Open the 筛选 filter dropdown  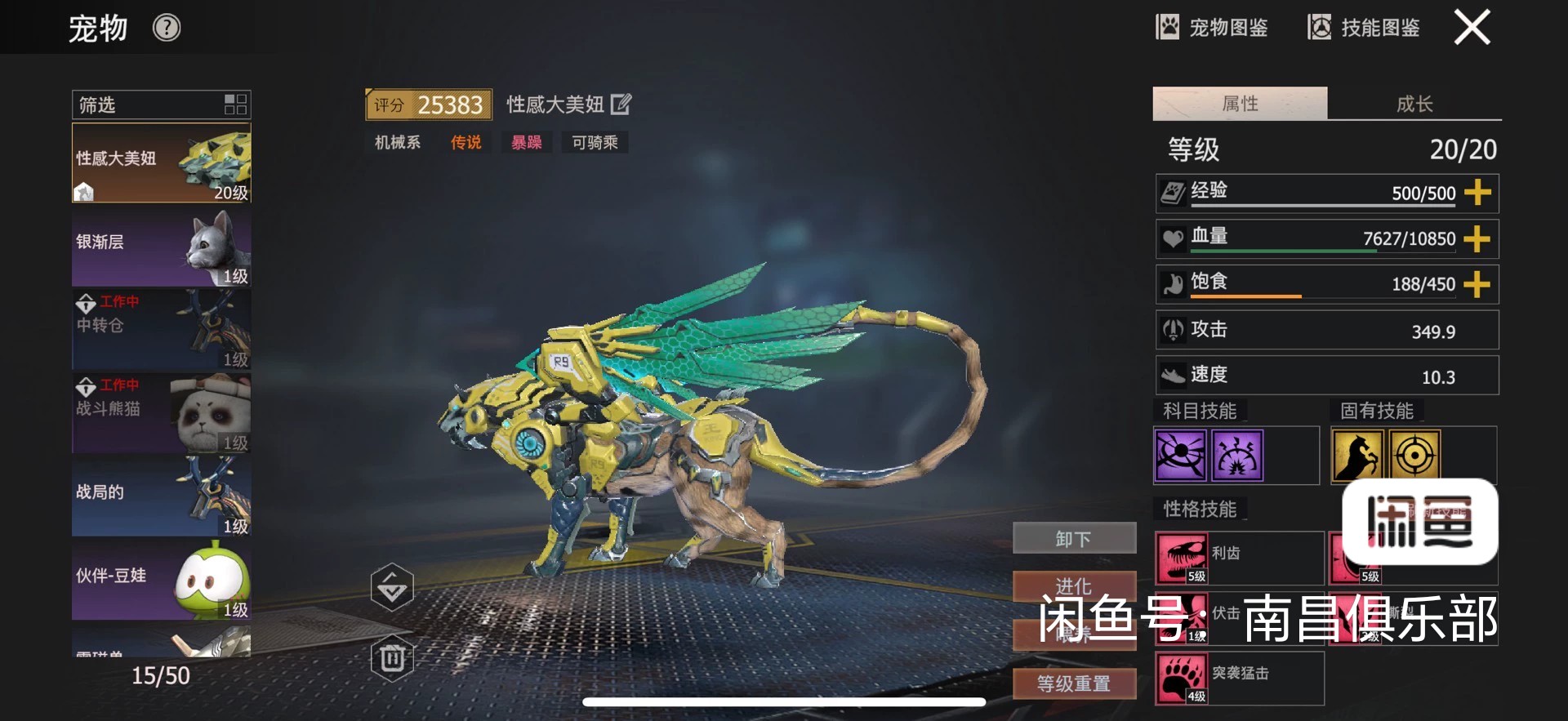pyautogui.click(x=161, y=105)
